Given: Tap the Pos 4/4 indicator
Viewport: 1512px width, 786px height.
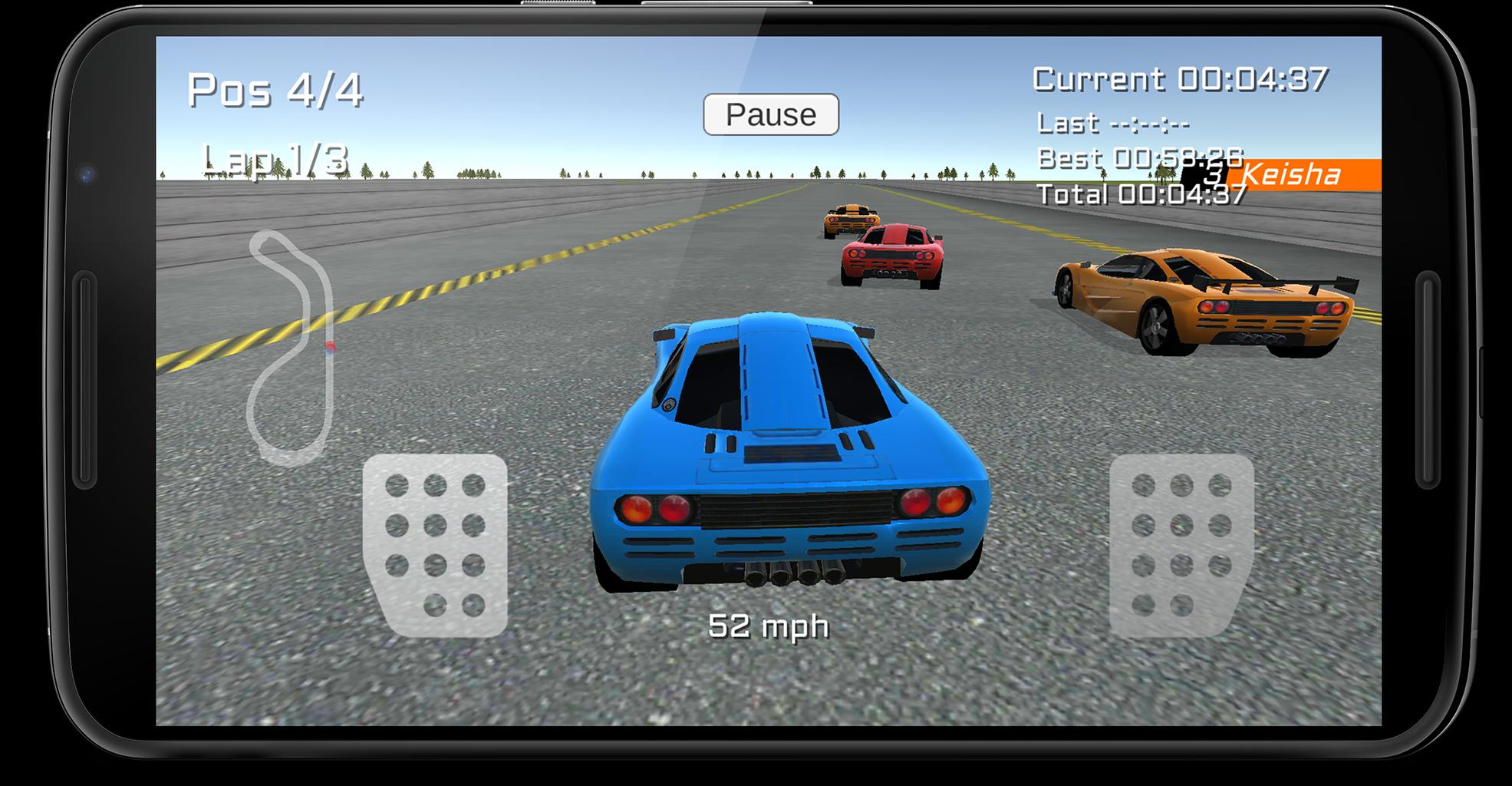Looking at the screenshot, I should [278, 89].
